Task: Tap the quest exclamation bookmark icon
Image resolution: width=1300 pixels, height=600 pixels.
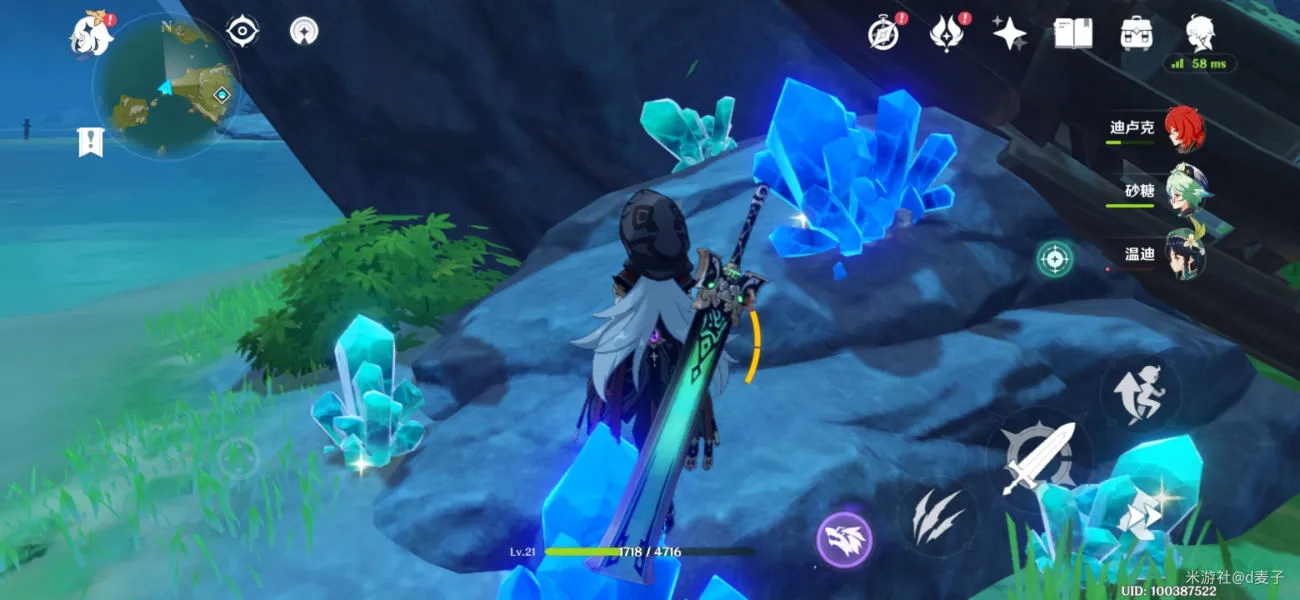Action: click(90, 142)
